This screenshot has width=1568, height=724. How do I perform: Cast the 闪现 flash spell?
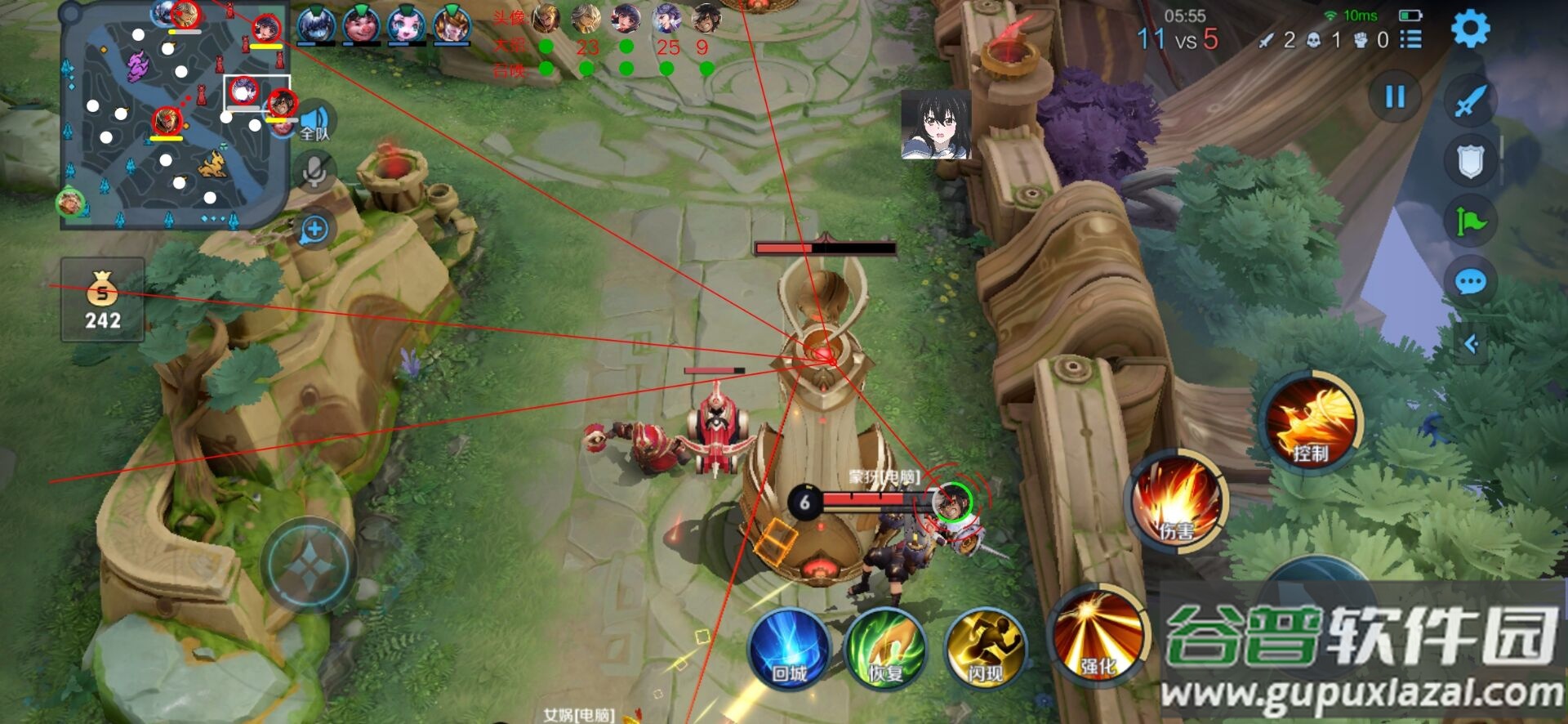pyautogui.click(x=985, y=650)
